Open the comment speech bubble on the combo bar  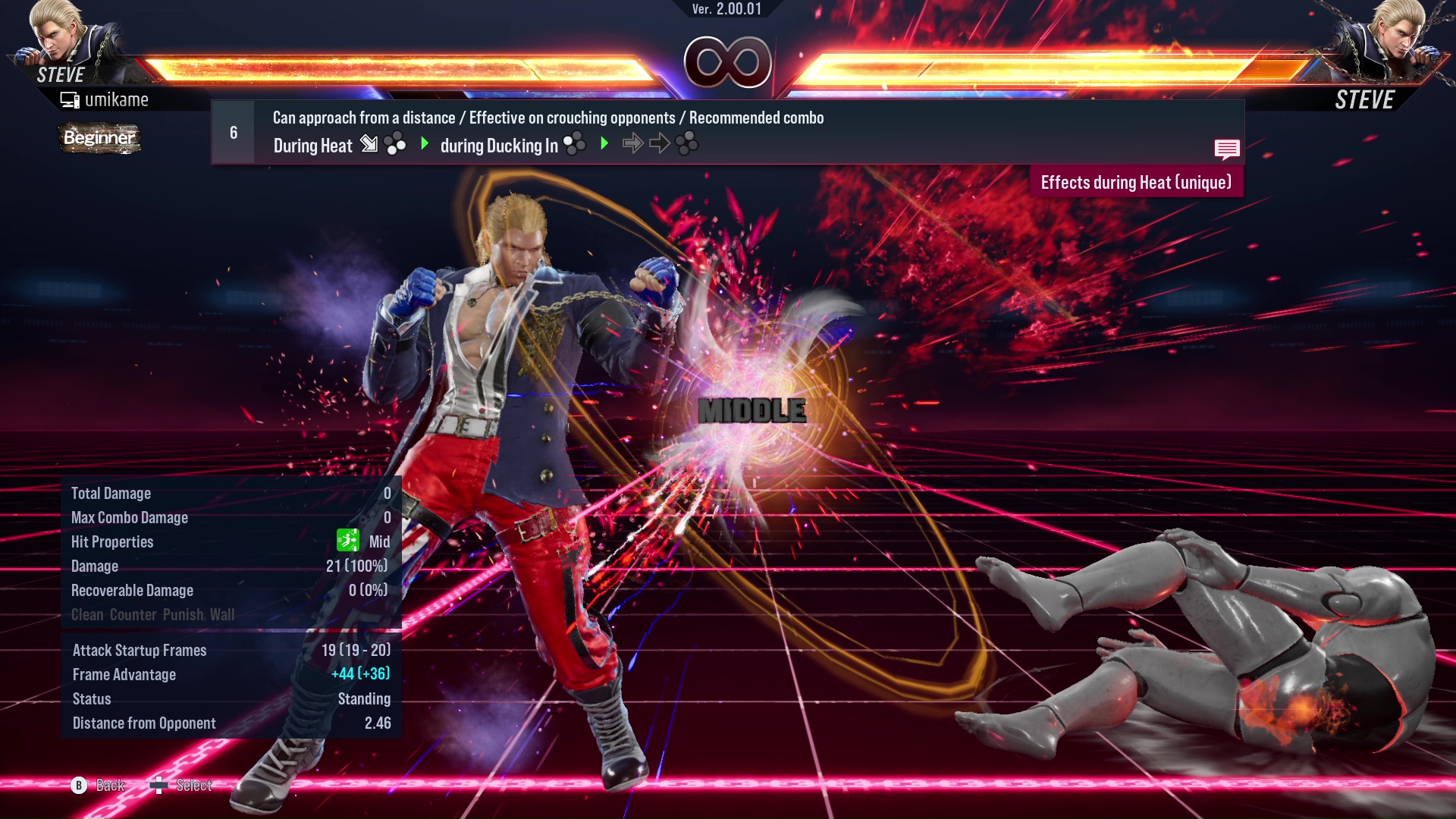click(x=1227, y=149)
